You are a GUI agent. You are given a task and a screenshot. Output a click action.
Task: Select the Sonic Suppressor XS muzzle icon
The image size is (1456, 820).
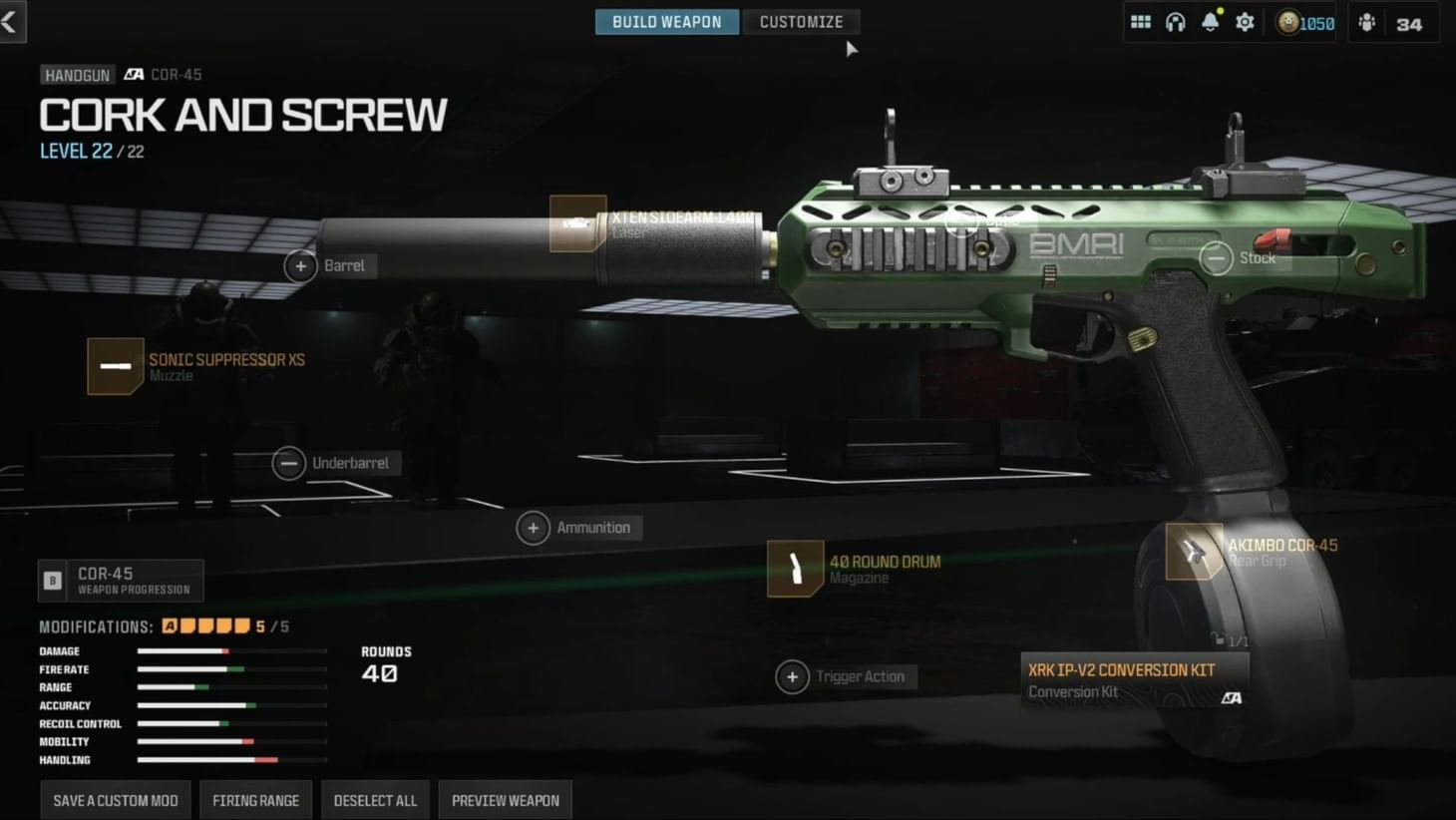tap(116, 367)
